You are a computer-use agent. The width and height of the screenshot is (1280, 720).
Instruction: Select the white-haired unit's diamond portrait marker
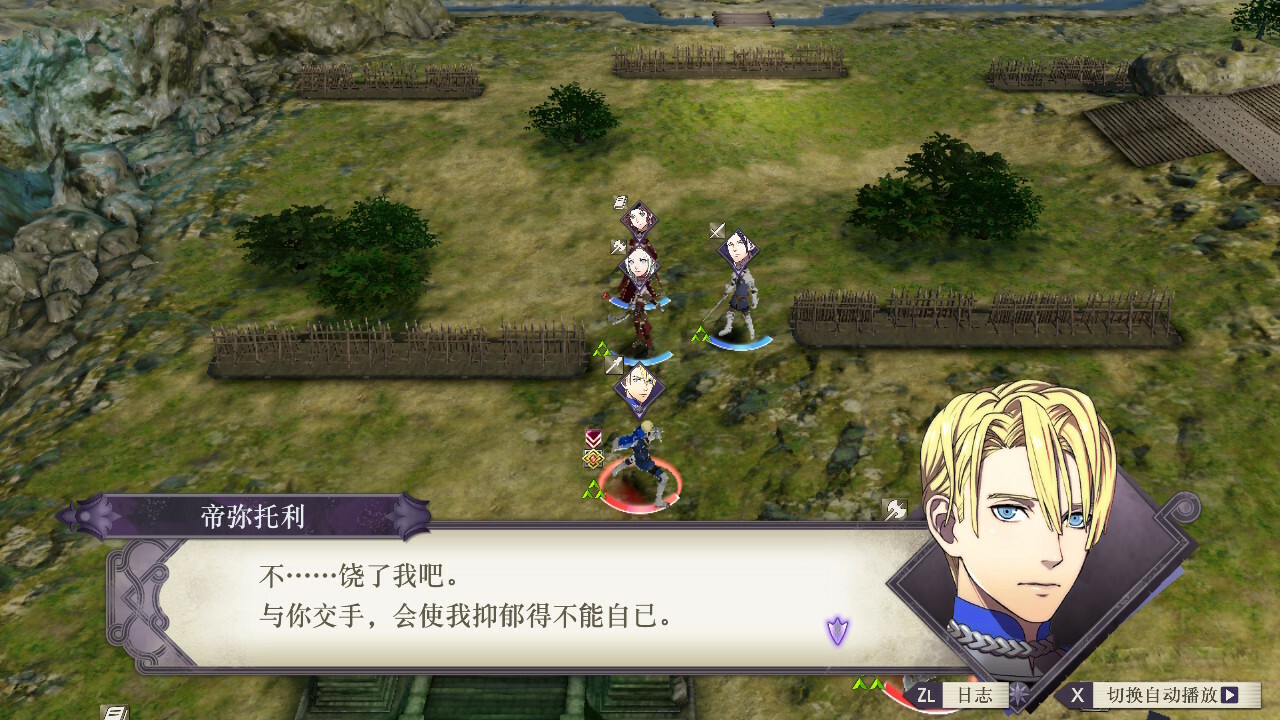[638, 267]
